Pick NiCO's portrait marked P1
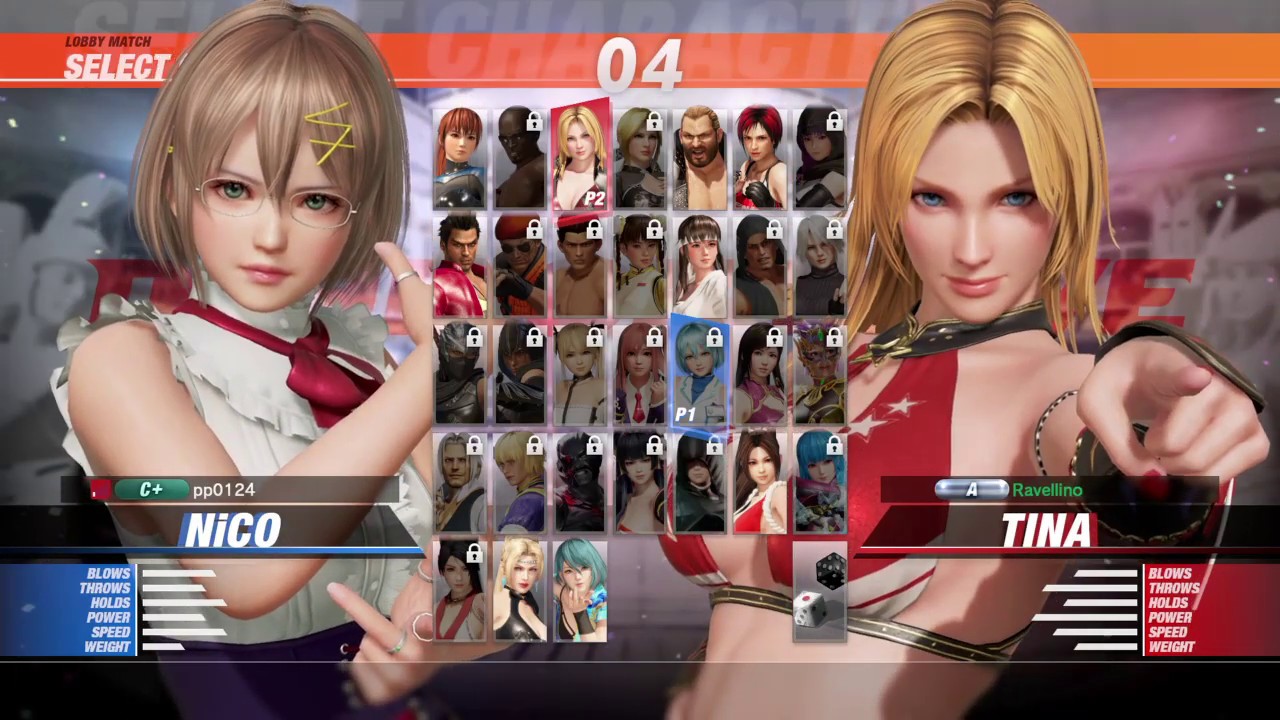Viewport: 1280px width, 720px height. pyautogui.click(x=699, y=374)
